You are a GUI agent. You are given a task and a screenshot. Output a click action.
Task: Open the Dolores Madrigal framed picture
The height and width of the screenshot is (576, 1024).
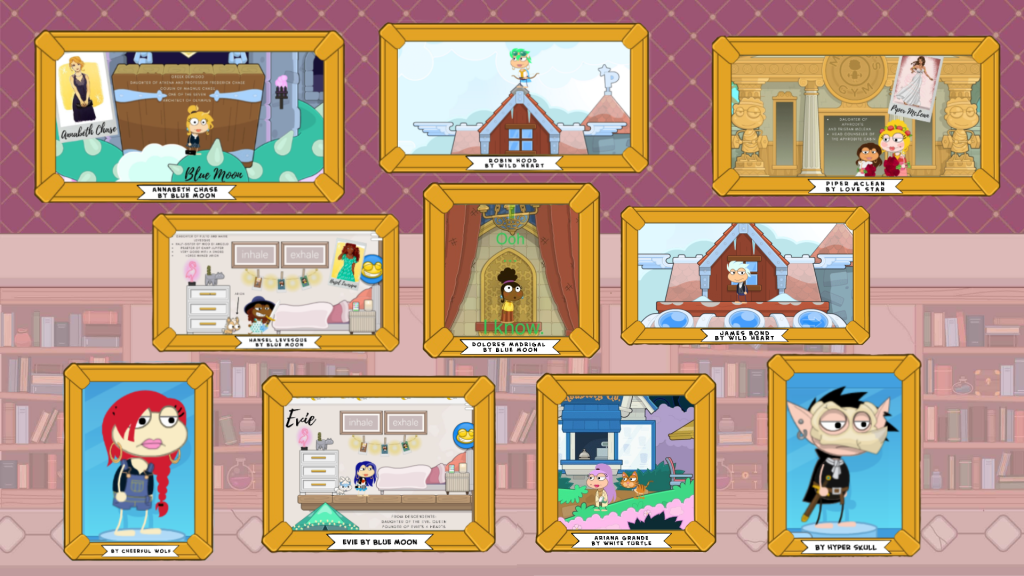(x=511, y=270)
